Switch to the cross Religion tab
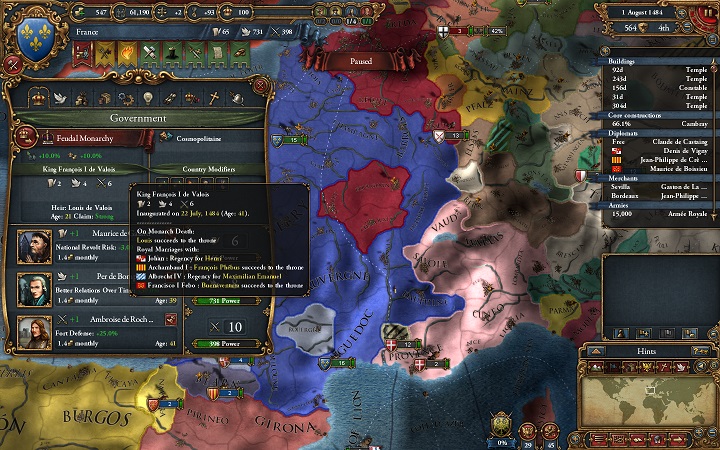 click(x=211, y=97)
